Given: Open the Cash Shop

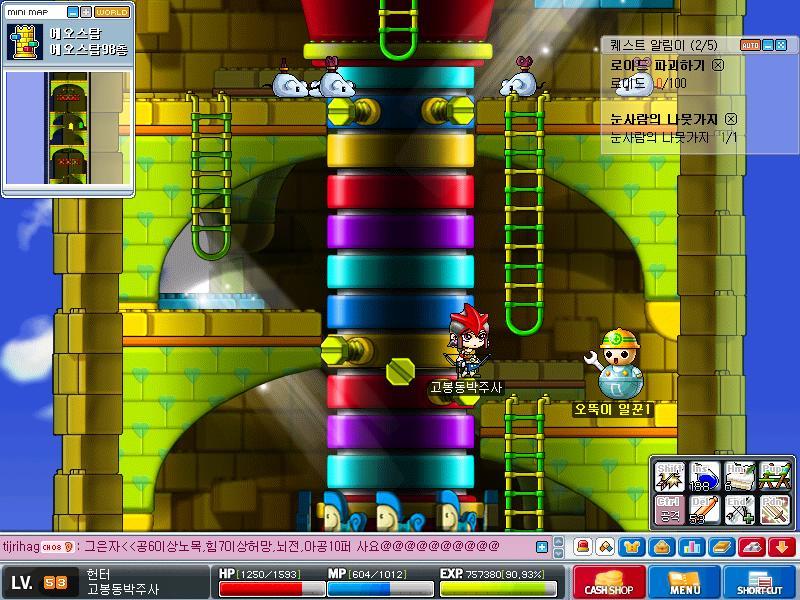Looking at the screenshot, I should coord(609,582).
